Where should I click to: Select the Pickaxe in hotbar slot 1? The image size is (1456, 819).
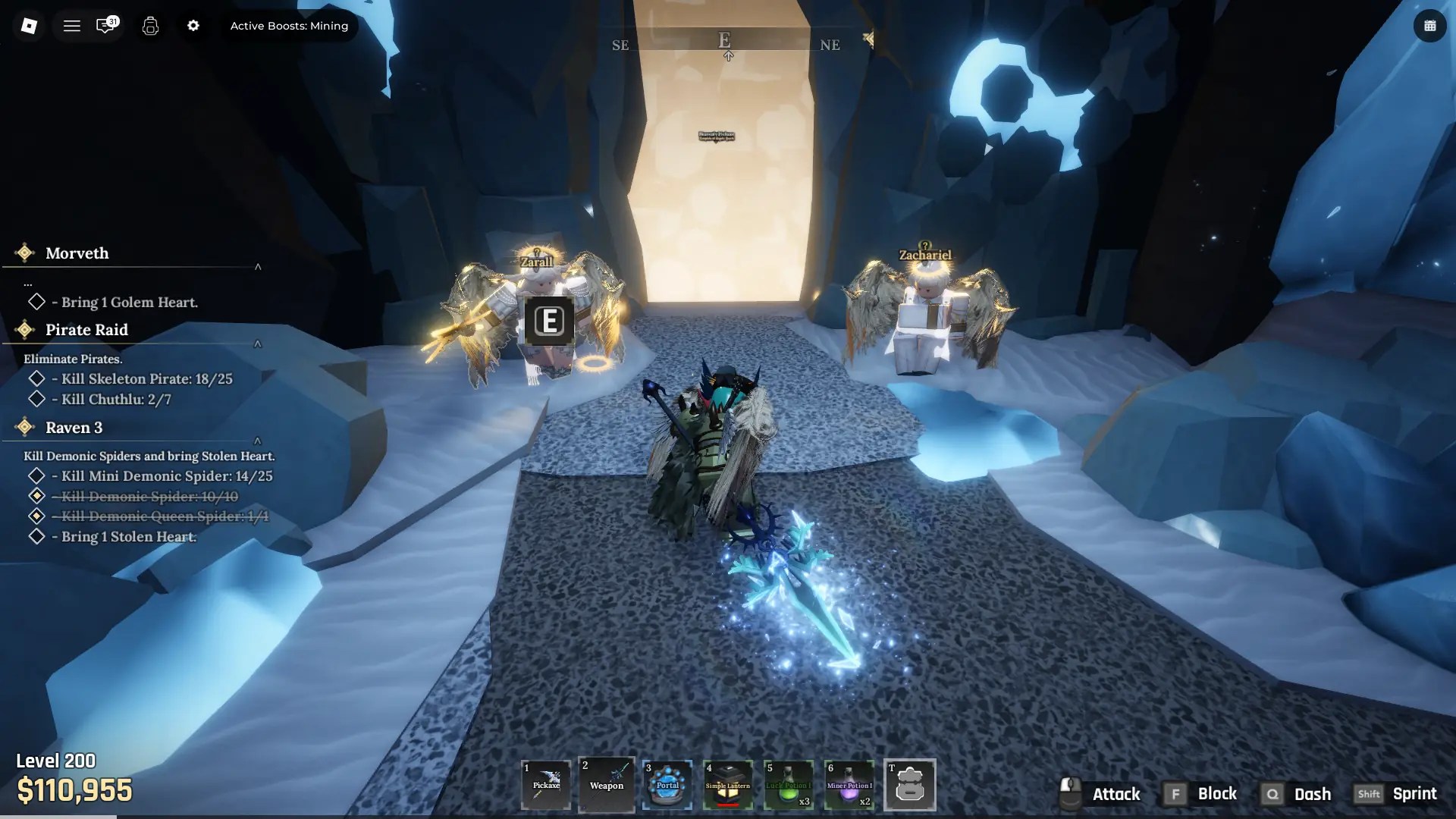546,785
